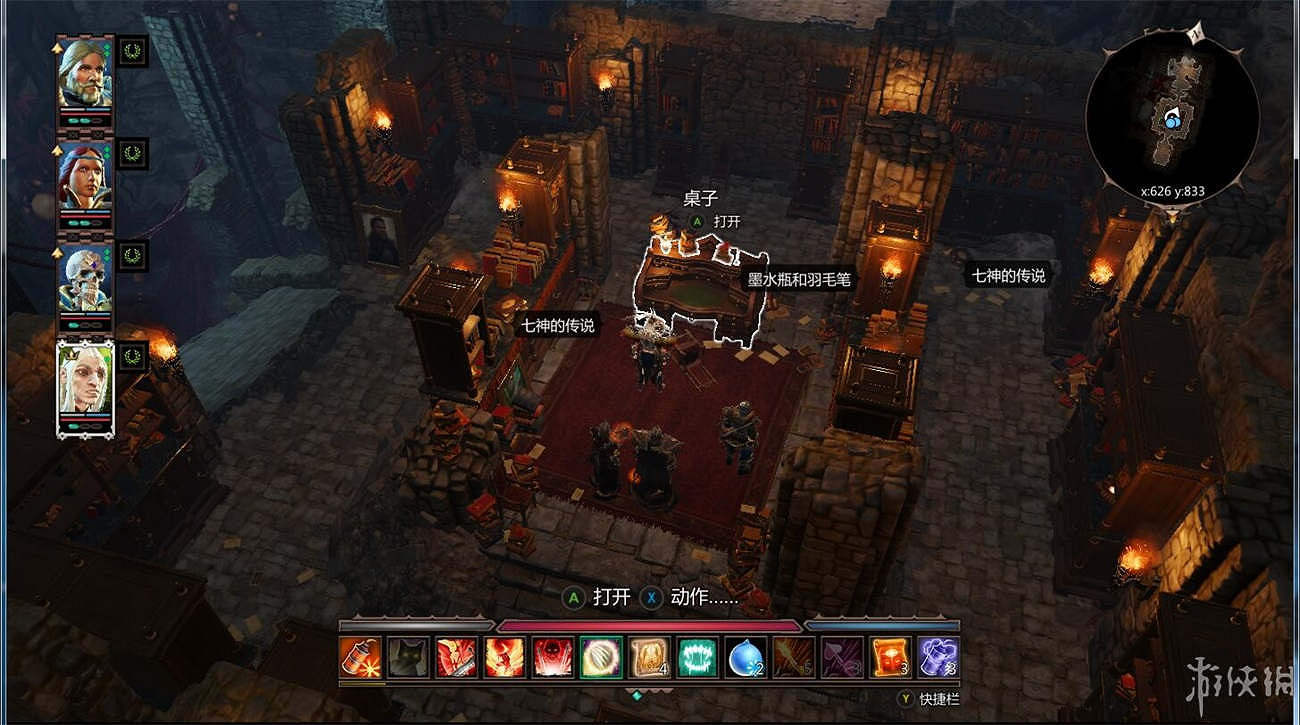The image size is (1300, 725).
Task: Activate the glowing claw slash skill
Action: 601,656
